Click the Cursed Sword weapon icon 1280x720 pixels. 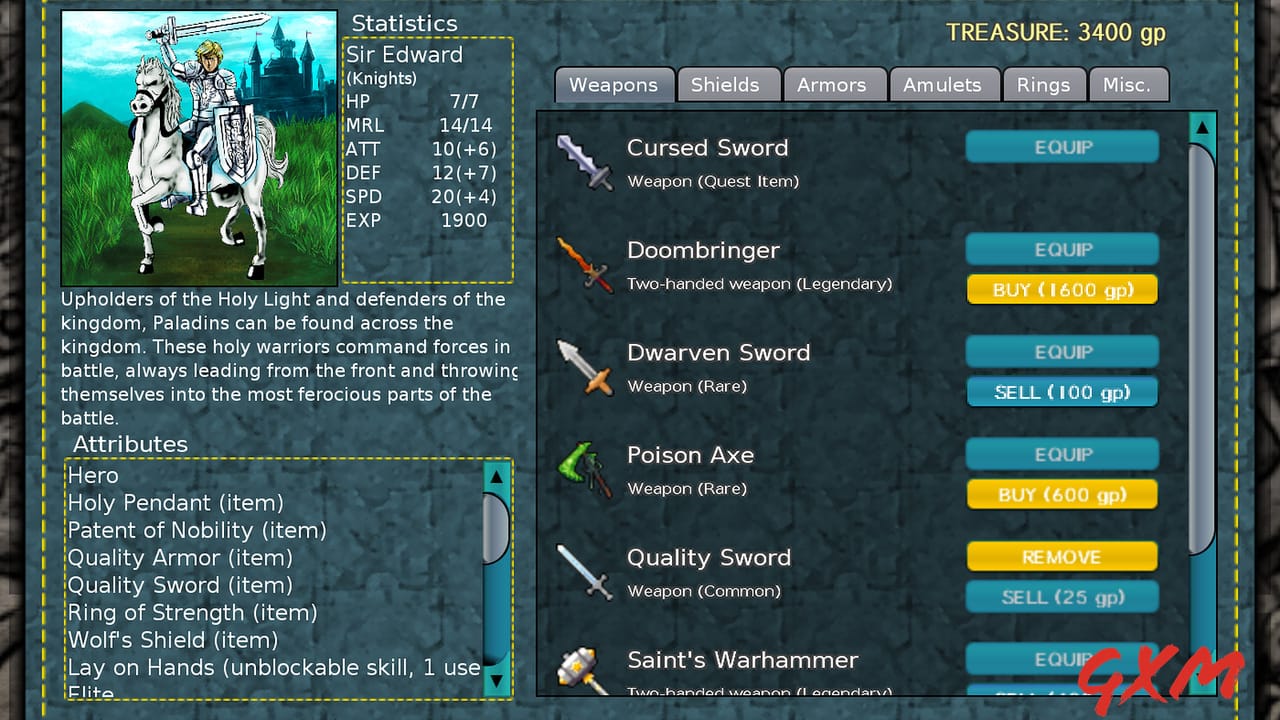585,165
